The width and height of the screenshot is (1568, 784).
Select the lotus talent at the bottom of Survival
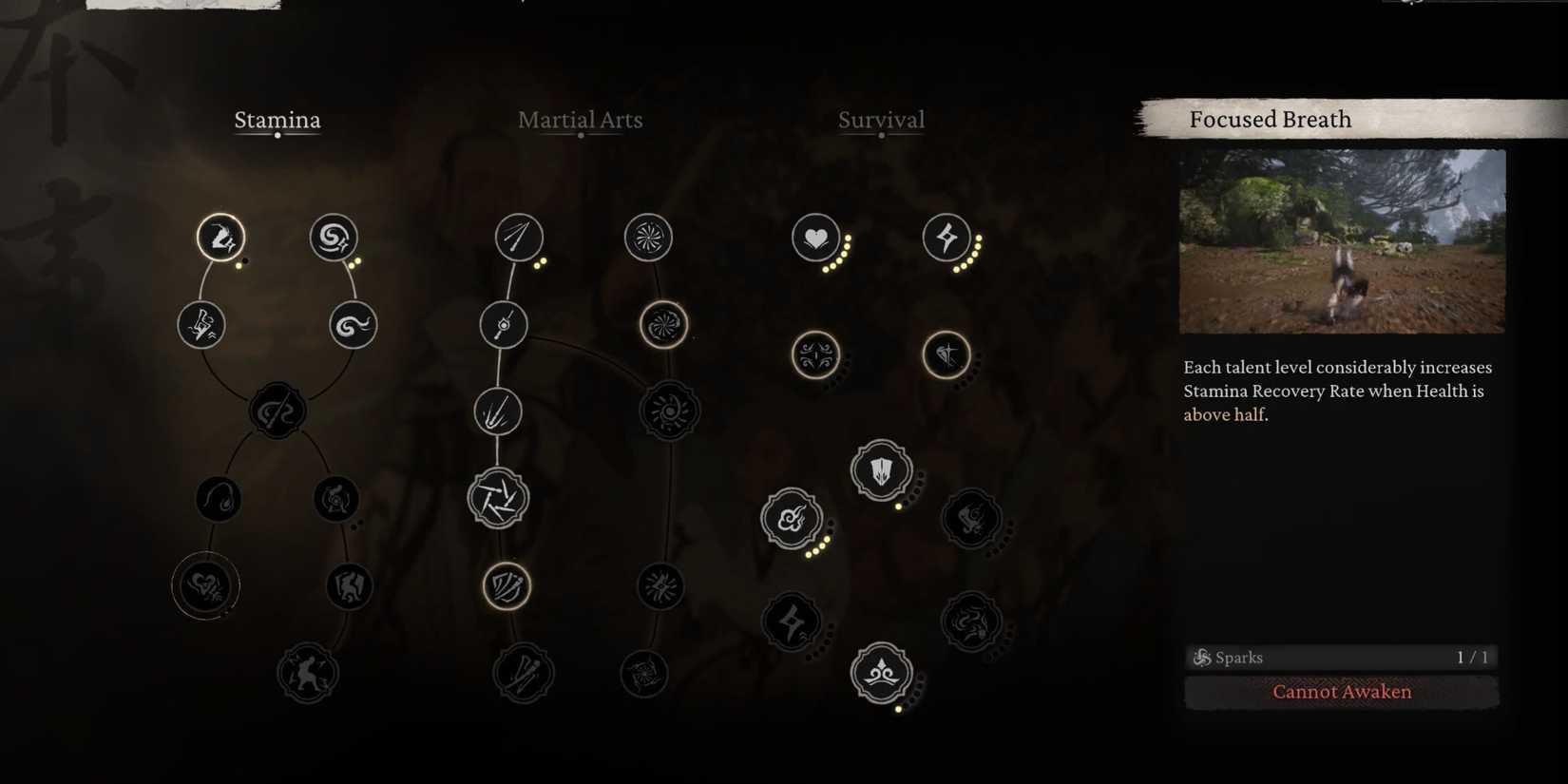[880, 672]
